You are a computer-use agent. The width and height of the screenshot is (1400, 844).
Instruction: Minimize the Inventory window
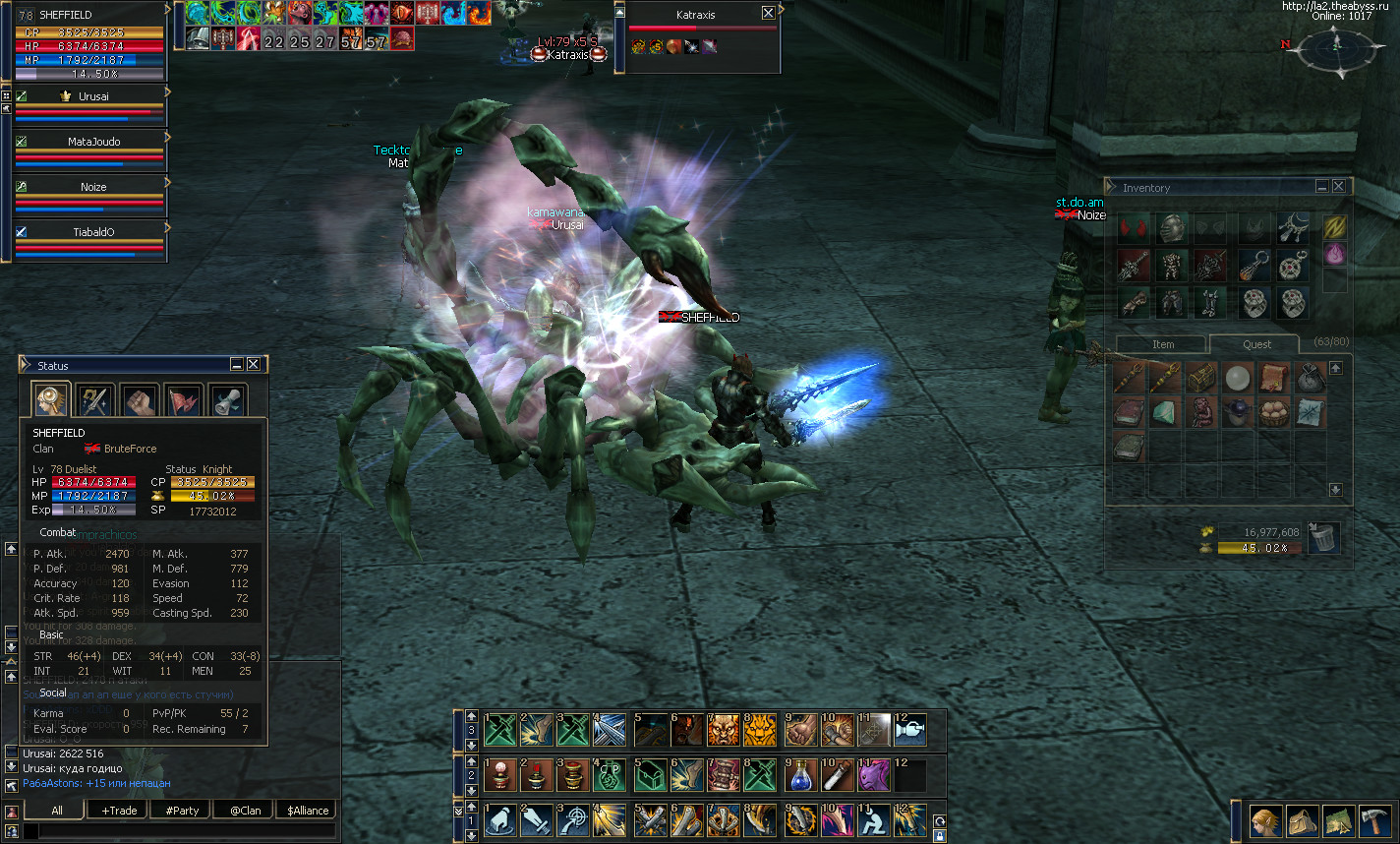[x=1322, y=187]
